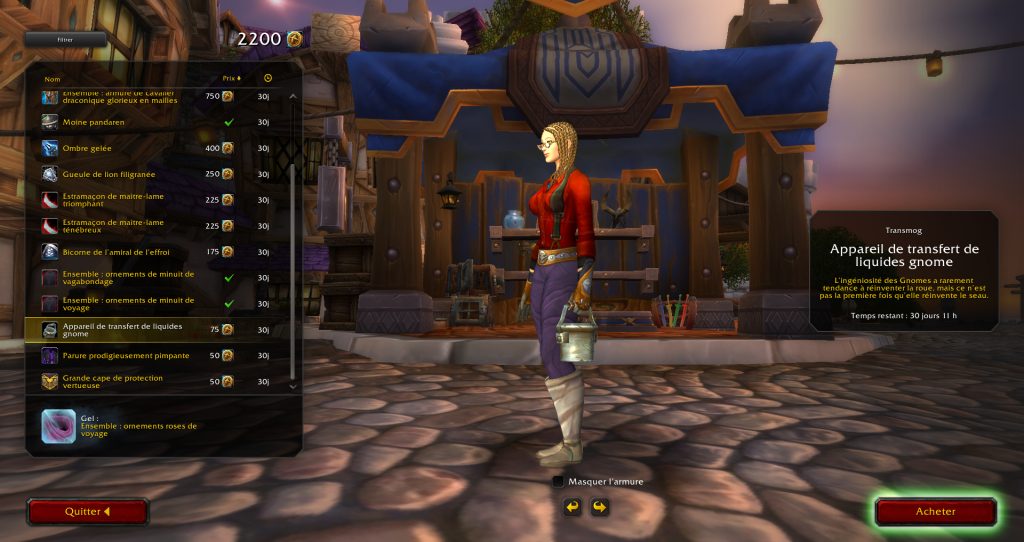Buy the item with Acheter
This screenshot has width=1024, height=542.
coord(935,512)
